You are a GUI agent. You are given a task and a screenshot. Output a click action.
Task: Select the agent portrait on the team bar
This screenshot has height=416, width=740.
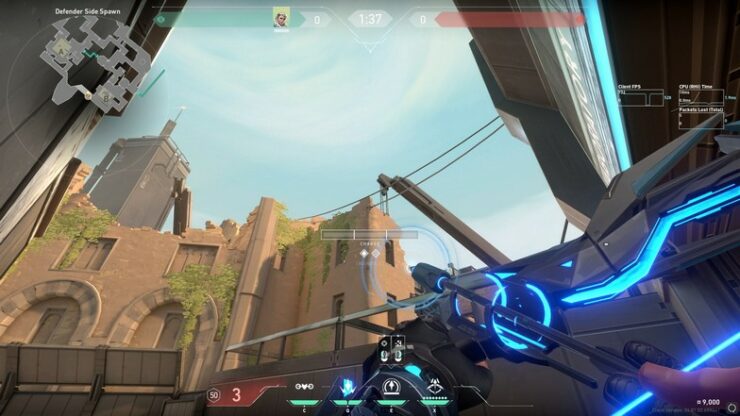coord(281,17)
